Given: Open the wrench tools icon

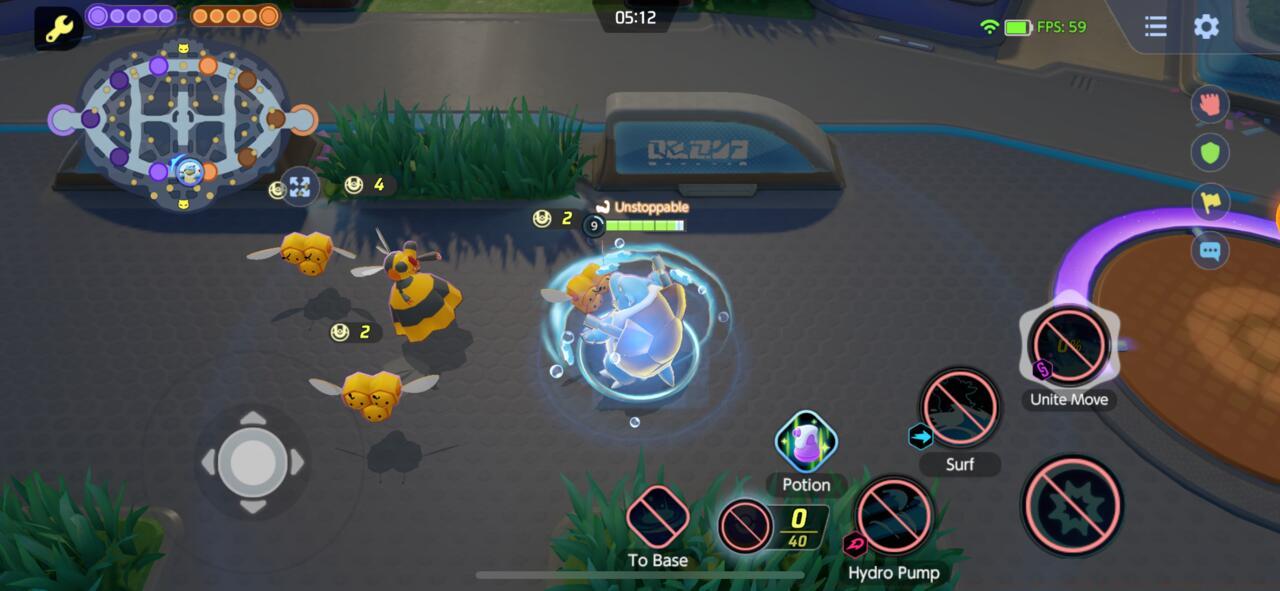Looking at the screenshot, I should tap(58, 28).
